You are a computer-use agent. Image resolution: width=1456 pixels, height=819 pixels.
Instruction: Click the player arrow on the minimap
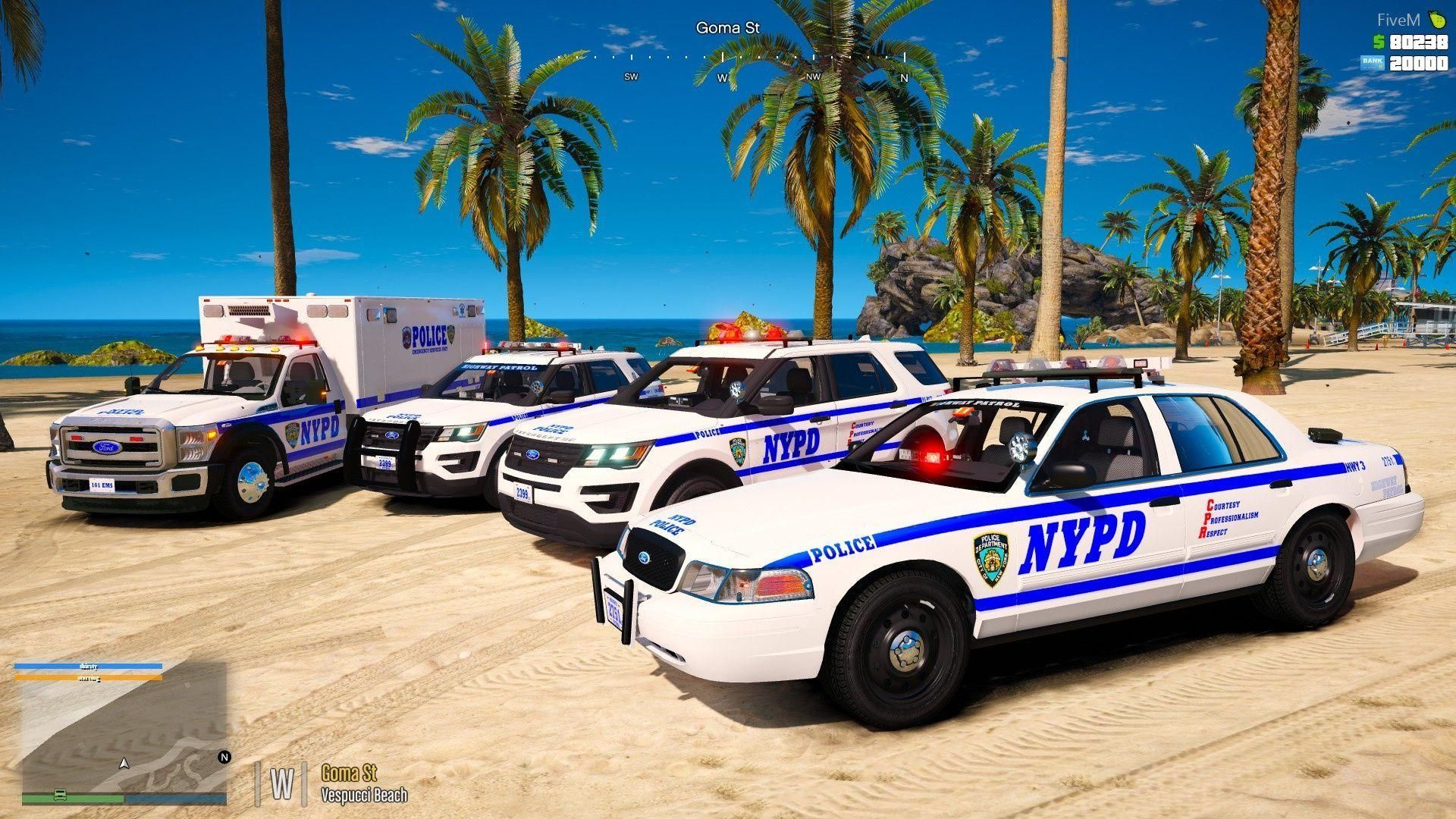click(x=124, y=762)
